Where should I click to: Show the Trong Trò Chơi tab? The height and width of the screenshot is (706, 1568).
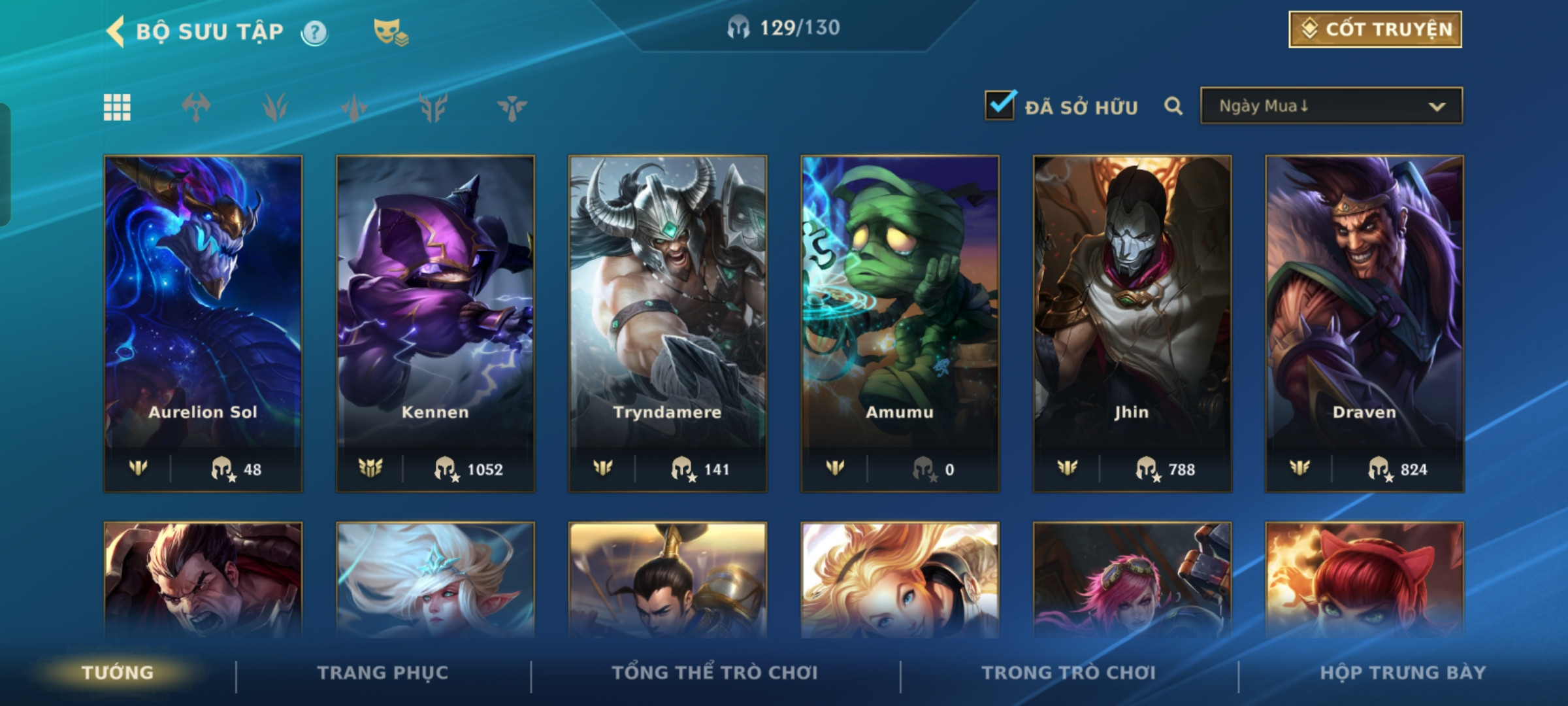click(1069, 673)
